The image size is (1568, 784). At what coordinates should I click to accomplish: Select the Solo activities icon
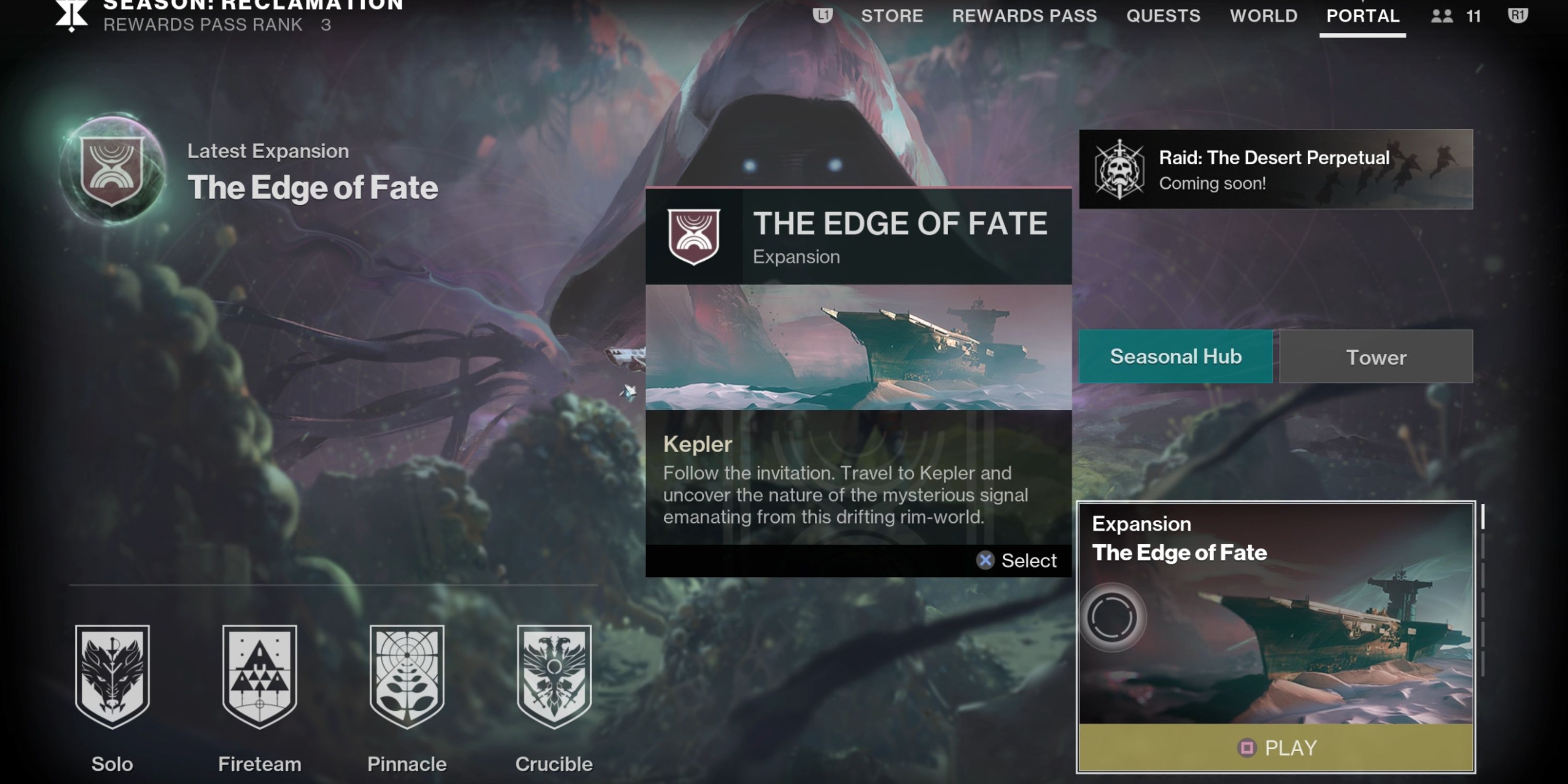(x=112, y=677)
